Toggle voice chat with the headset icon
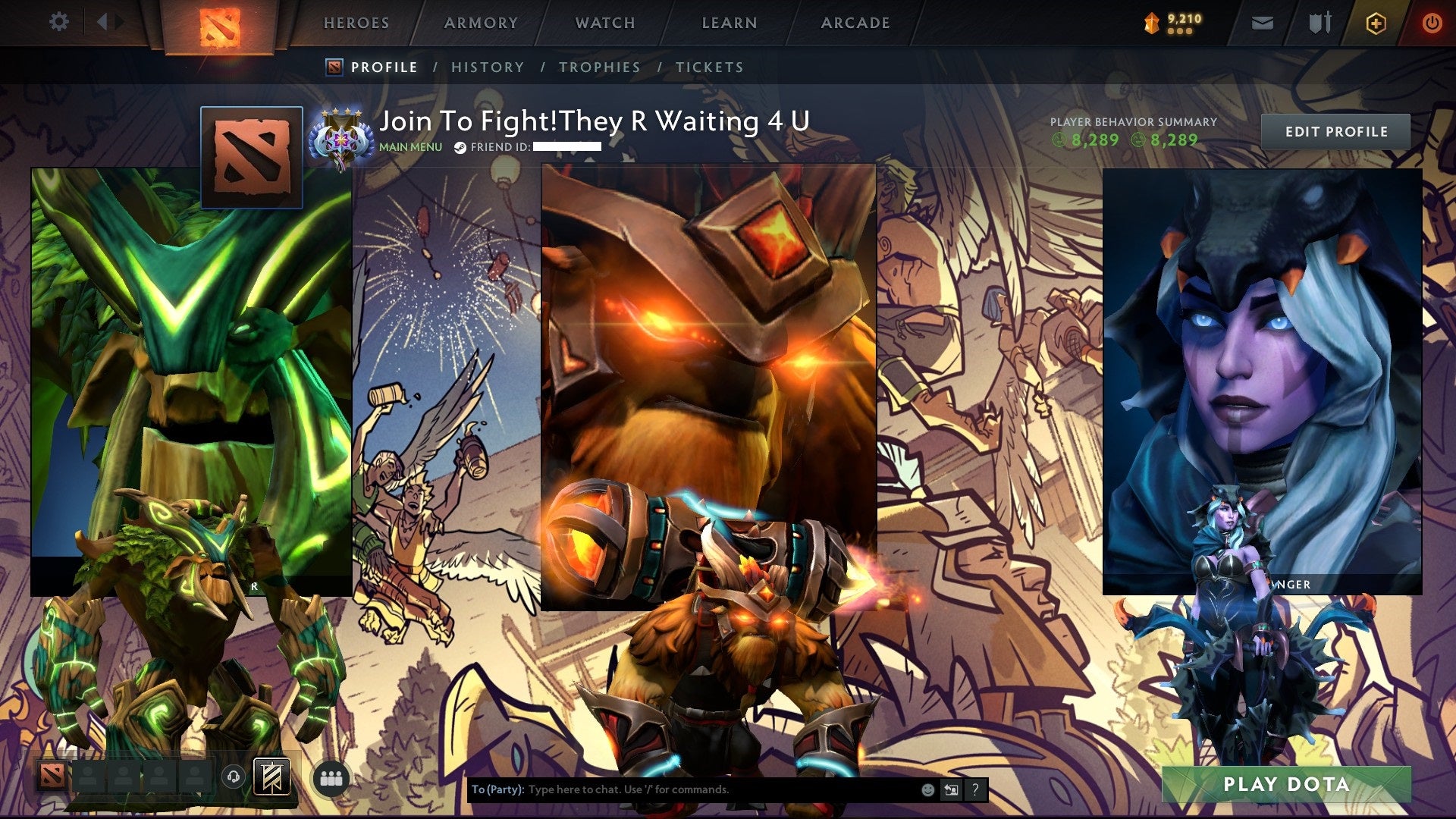The image size is (1456, 819). point(233,778)
